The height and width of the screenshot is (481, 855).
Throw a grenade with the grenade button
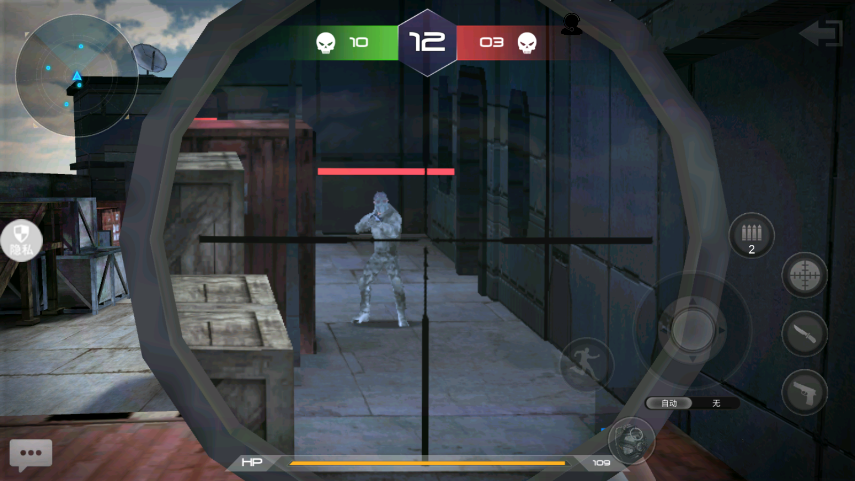click(631, 440)
